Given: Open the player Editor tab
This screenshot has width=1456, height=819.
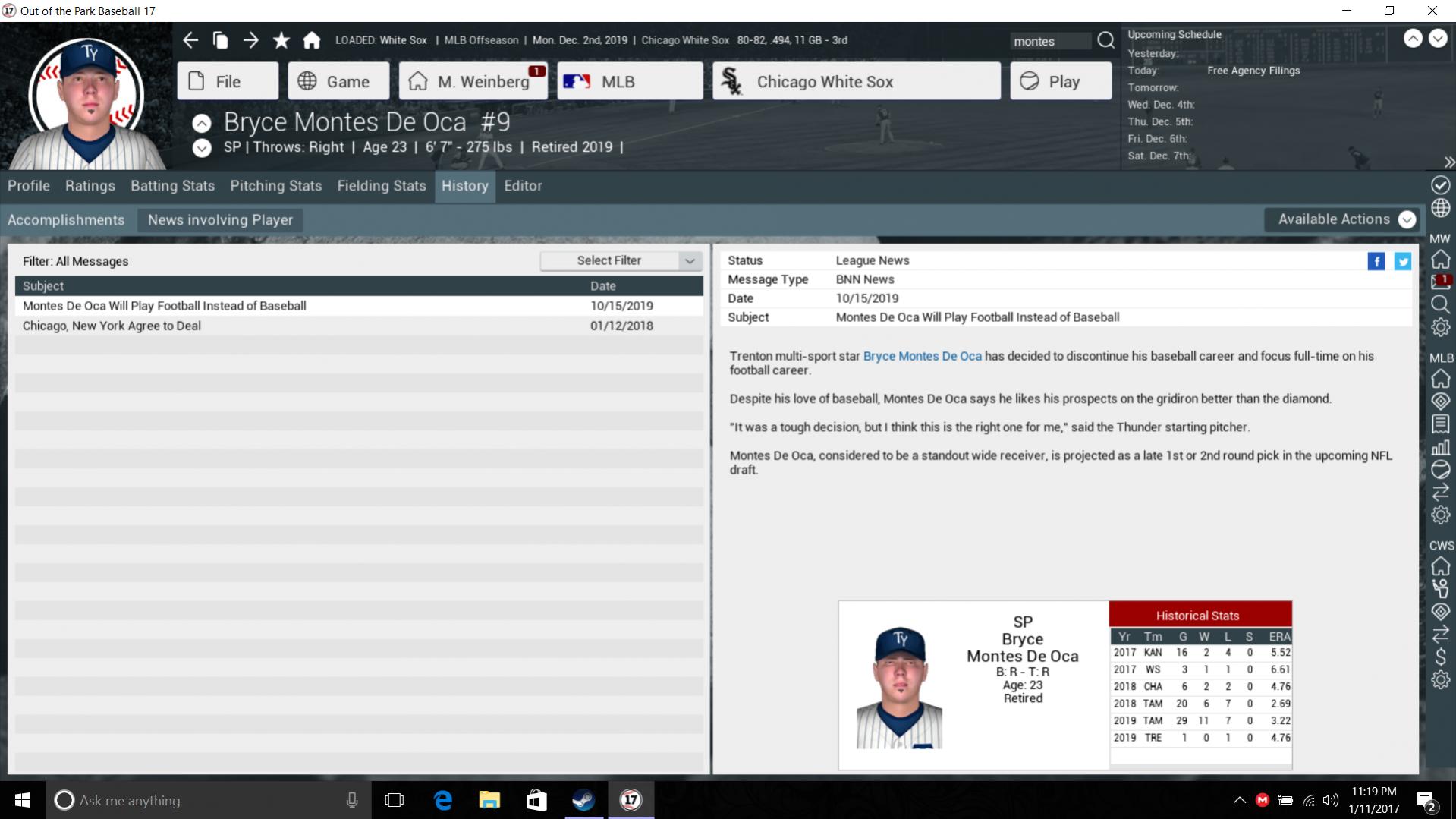Looking at the screenshot, I should [523, 186].
